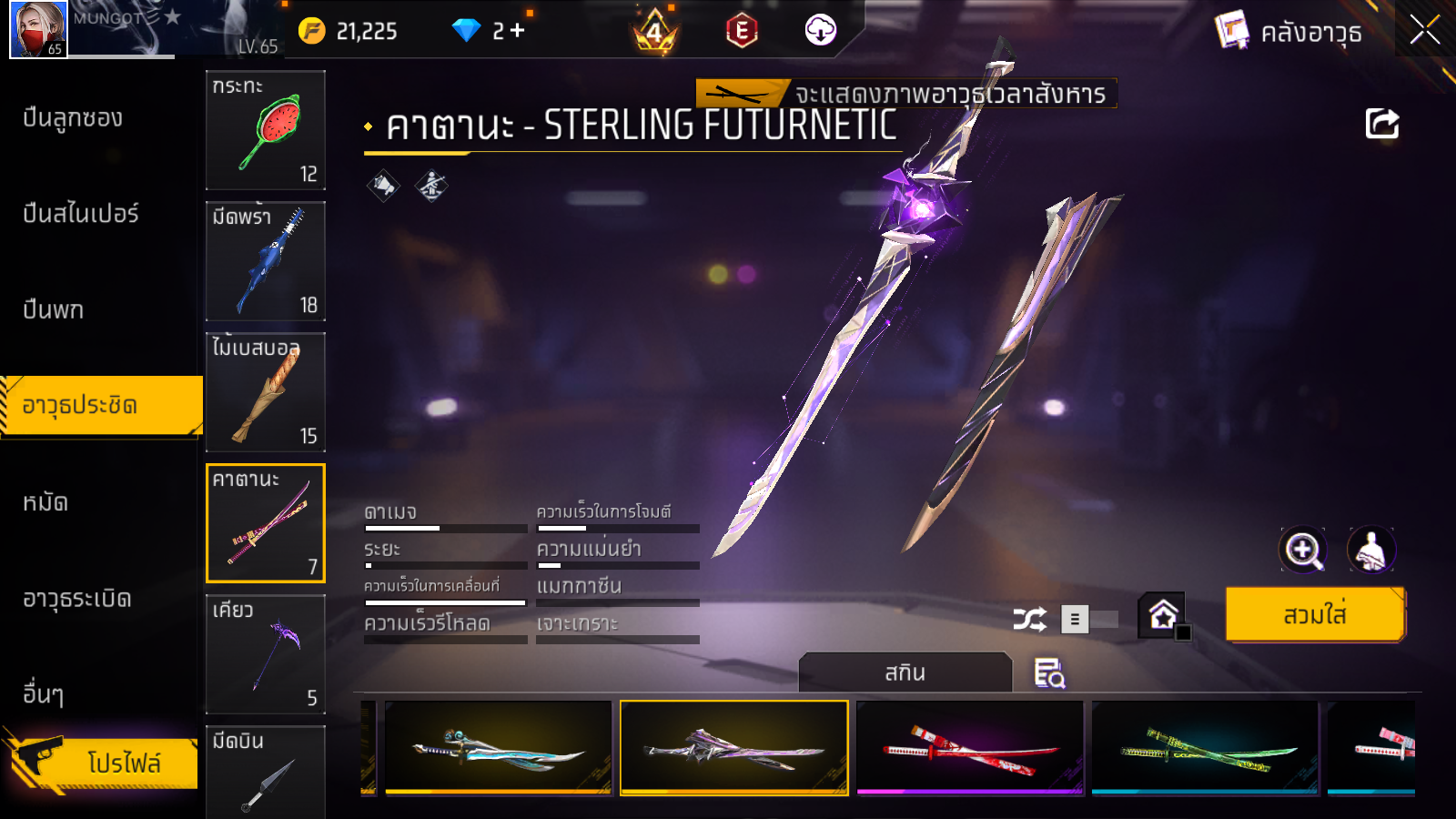Switch to the ปืนสไนเปอร์ sniper category
The height and width of the screenshot is (819, 1456).
point(81,214)
